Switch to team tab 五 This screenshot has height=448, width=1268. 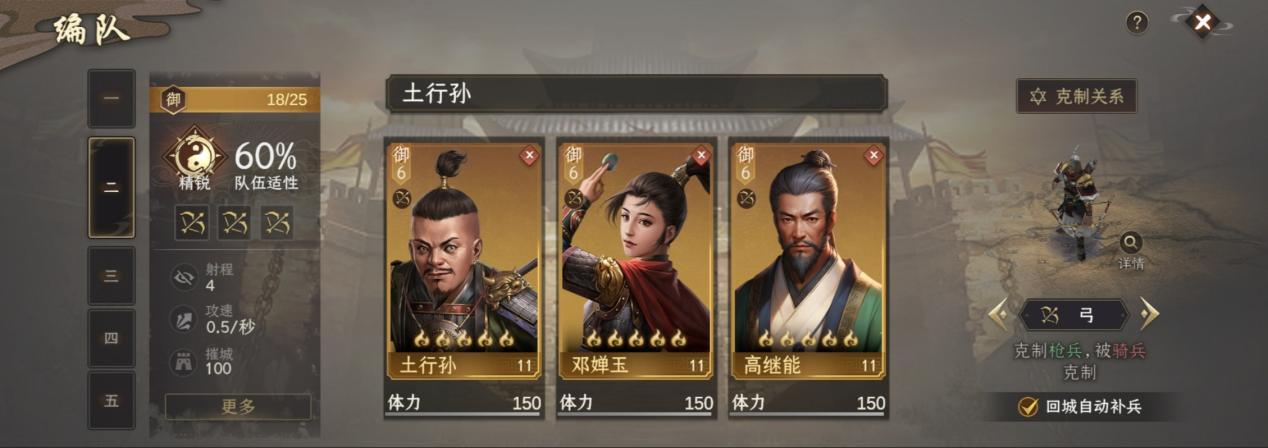click(x=111, y=400)
